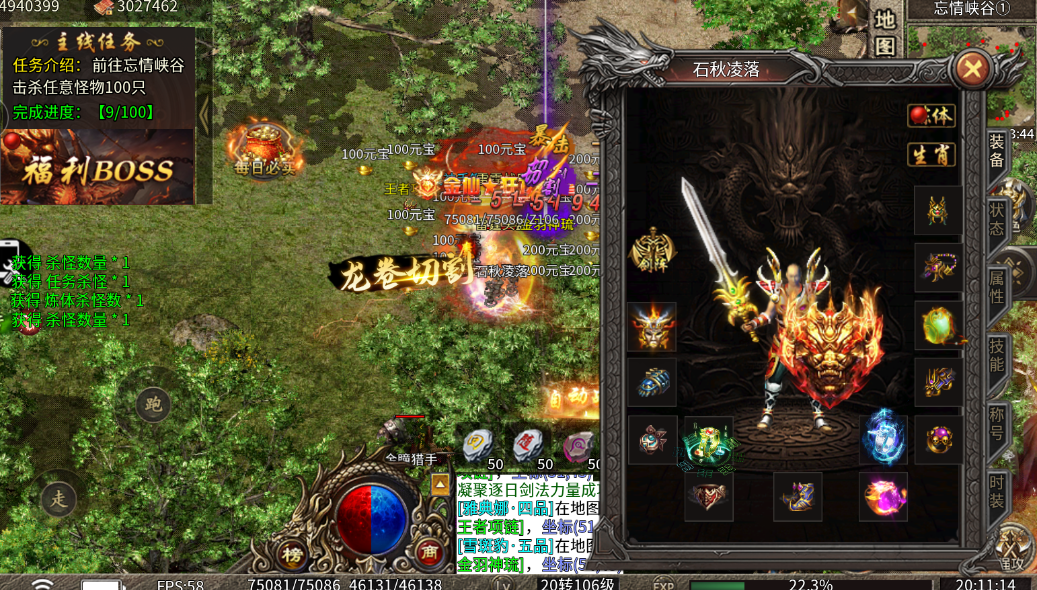Open the 榜 rankings button

pyautogui.click(x=292, y=553)
